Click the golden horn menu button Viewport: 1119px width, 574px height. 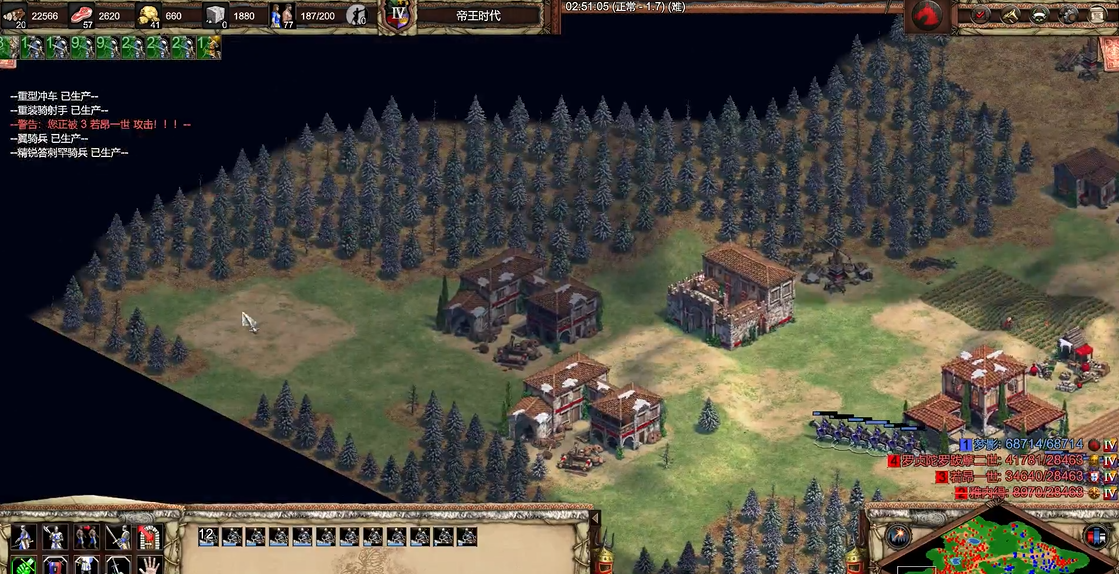[1011, 14]
